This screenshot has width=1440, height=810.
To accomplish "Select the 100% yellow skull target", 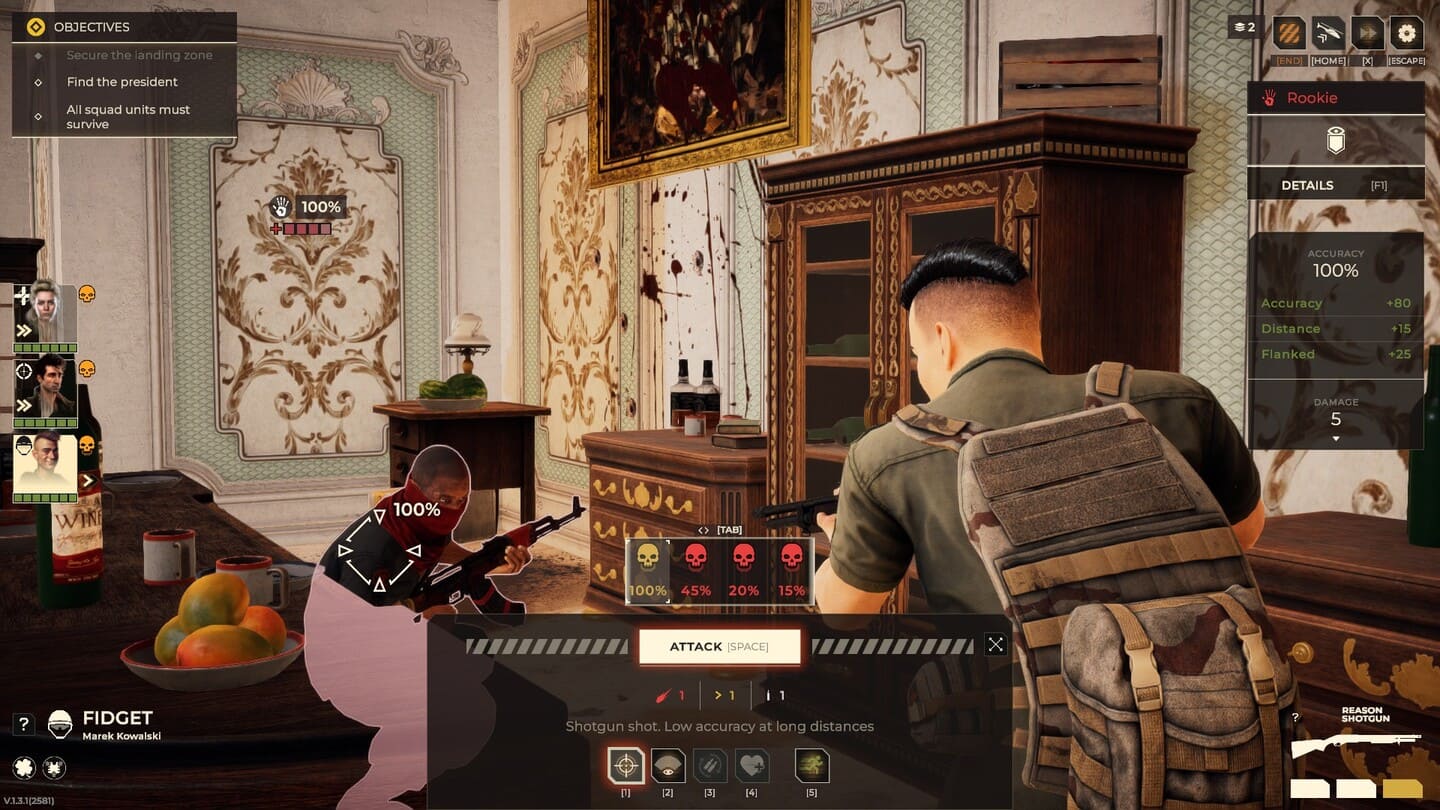I will coord(648,570).
